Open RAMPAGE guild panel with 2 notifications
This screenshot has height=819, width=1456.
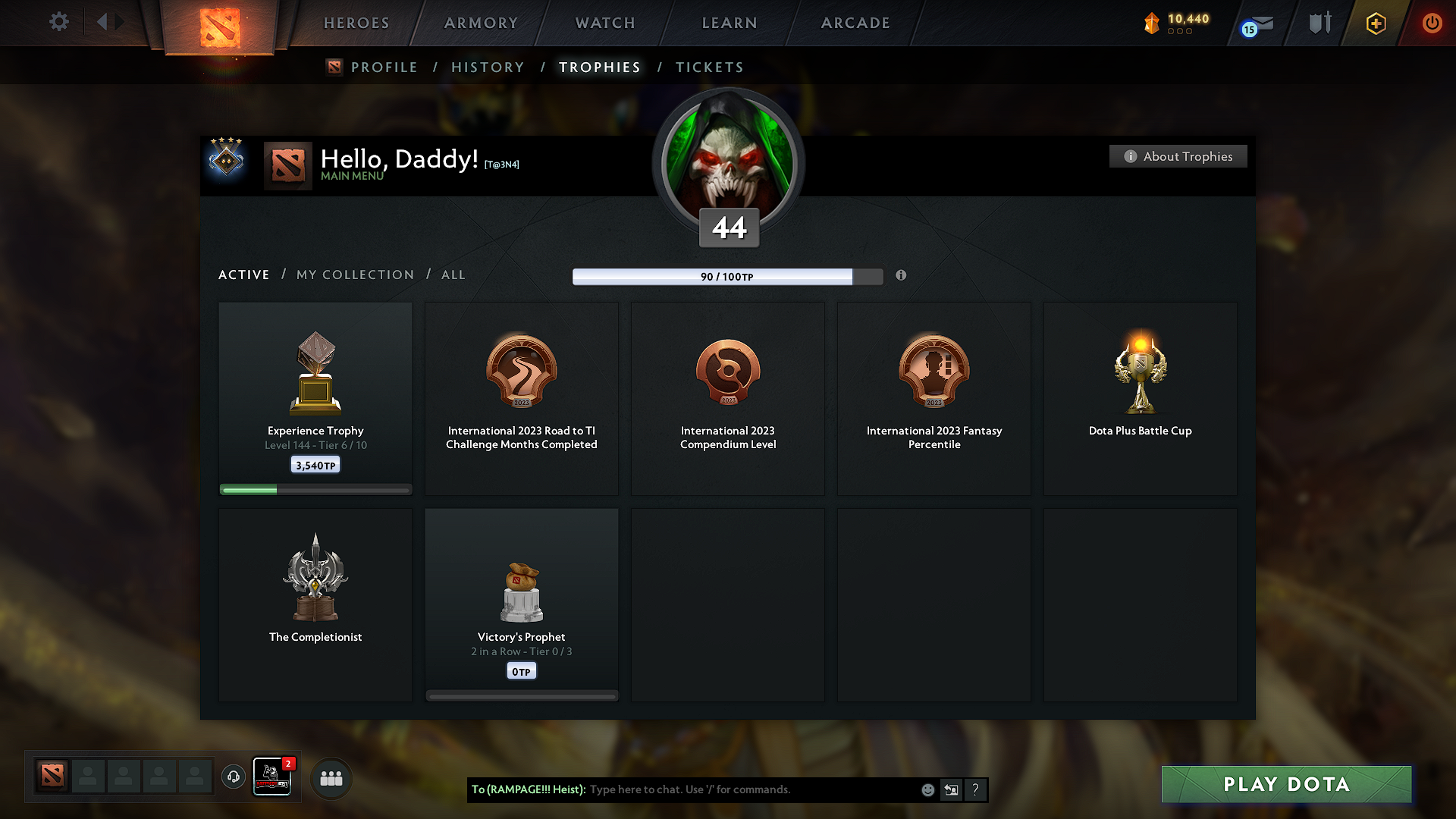(272, 777)
